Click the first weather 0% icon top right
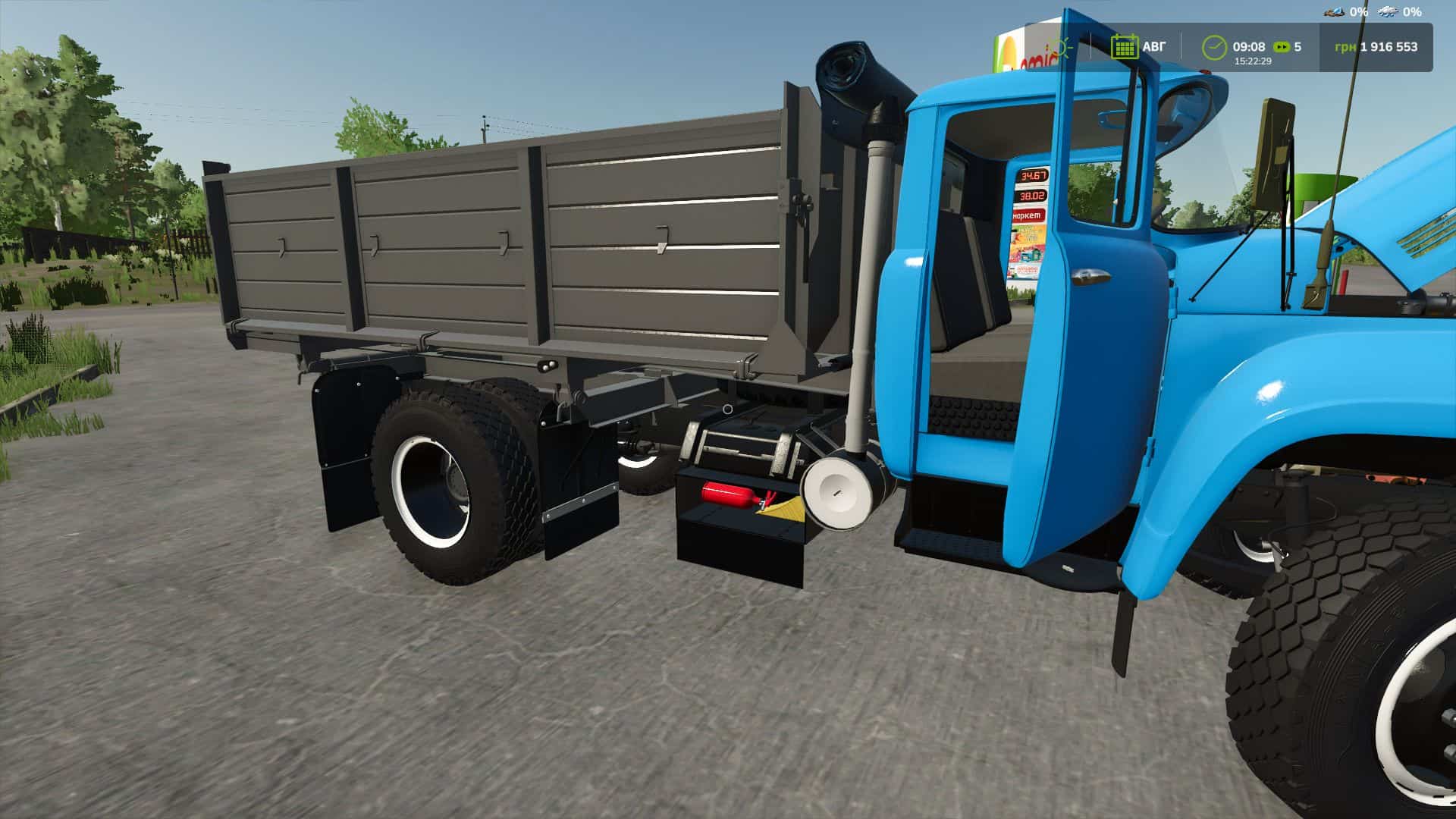 (1333, 13)
